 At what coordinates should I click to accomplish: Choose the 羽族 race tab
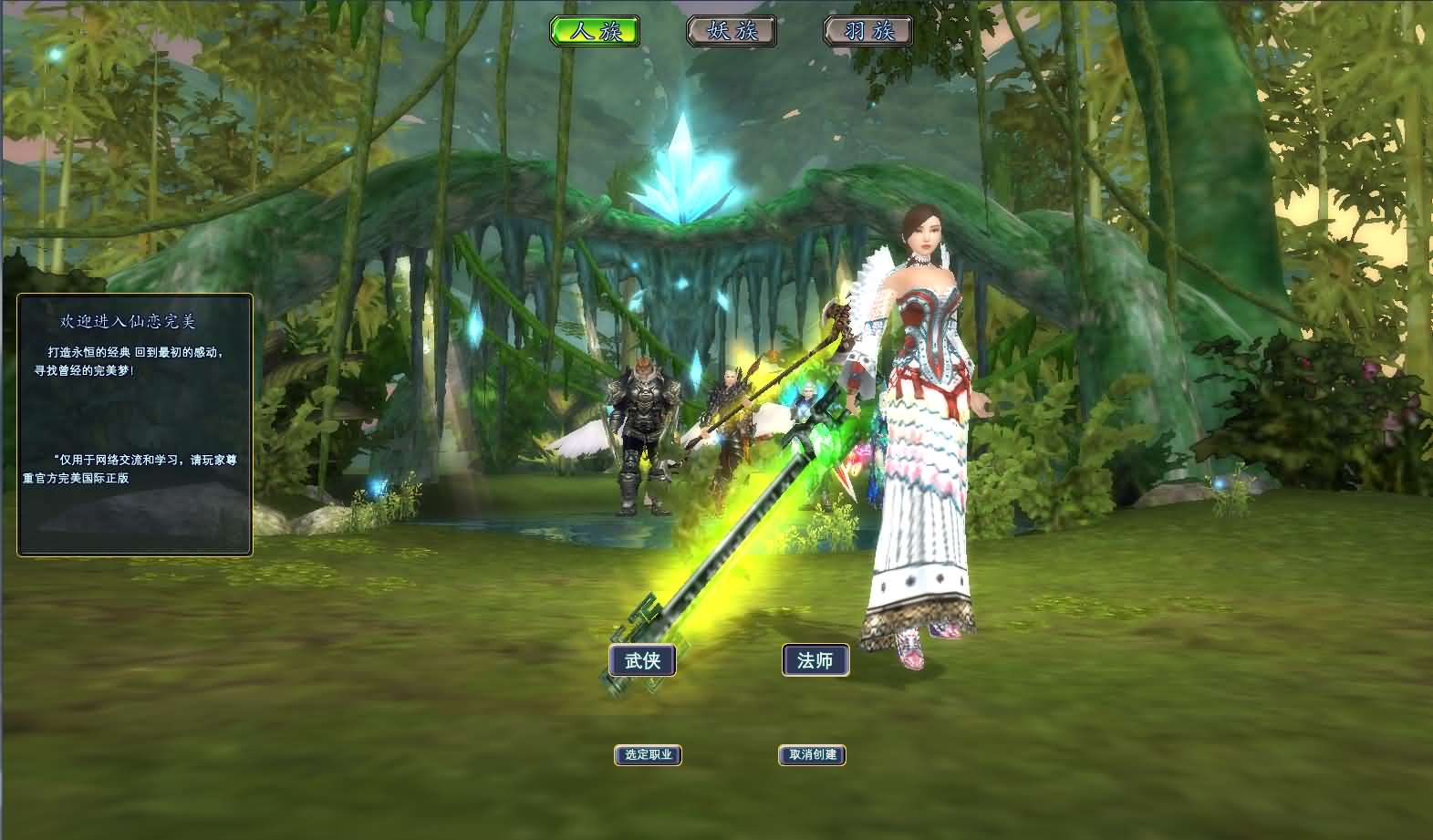868,31
